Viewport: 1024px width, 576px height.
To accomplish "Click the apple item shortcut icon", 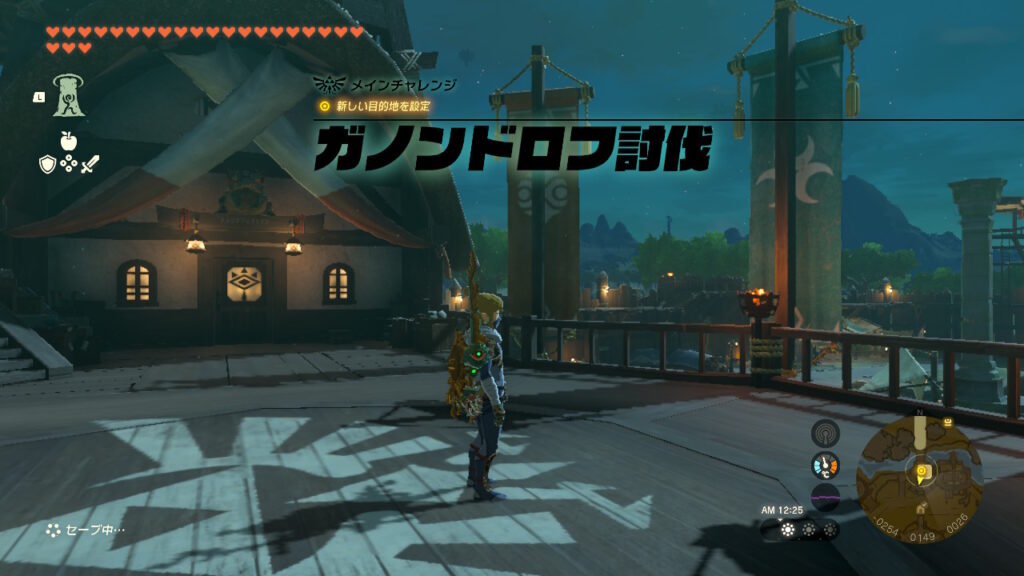I will (x=69, y=139).
